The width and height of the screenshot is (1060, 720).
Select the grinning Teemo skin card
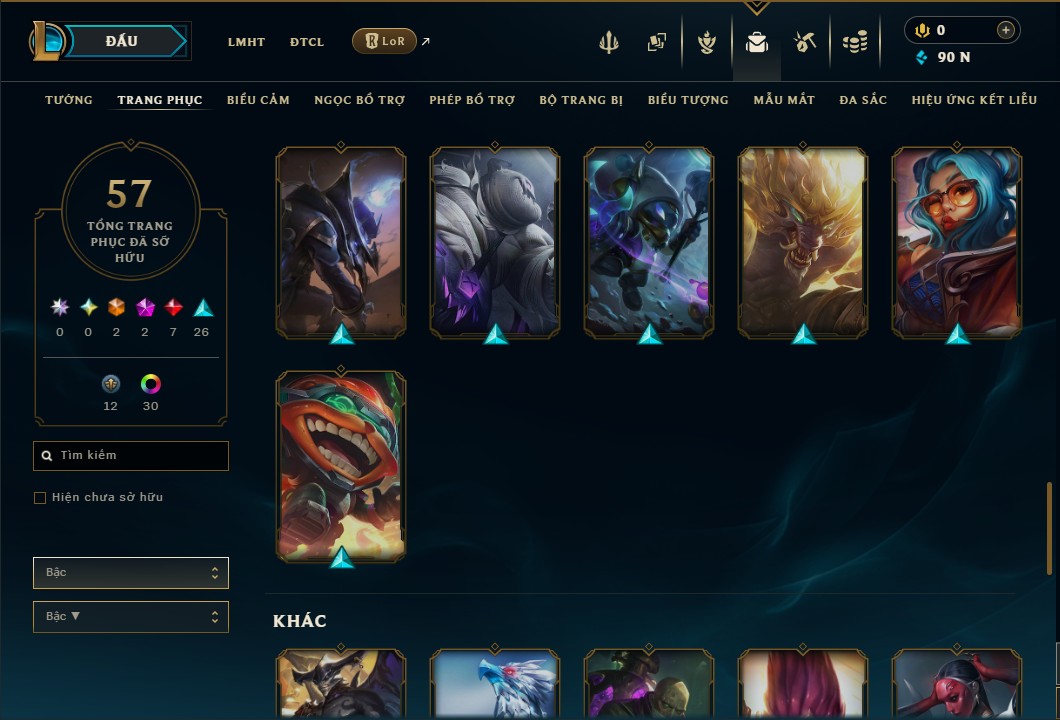click(341, 465)
